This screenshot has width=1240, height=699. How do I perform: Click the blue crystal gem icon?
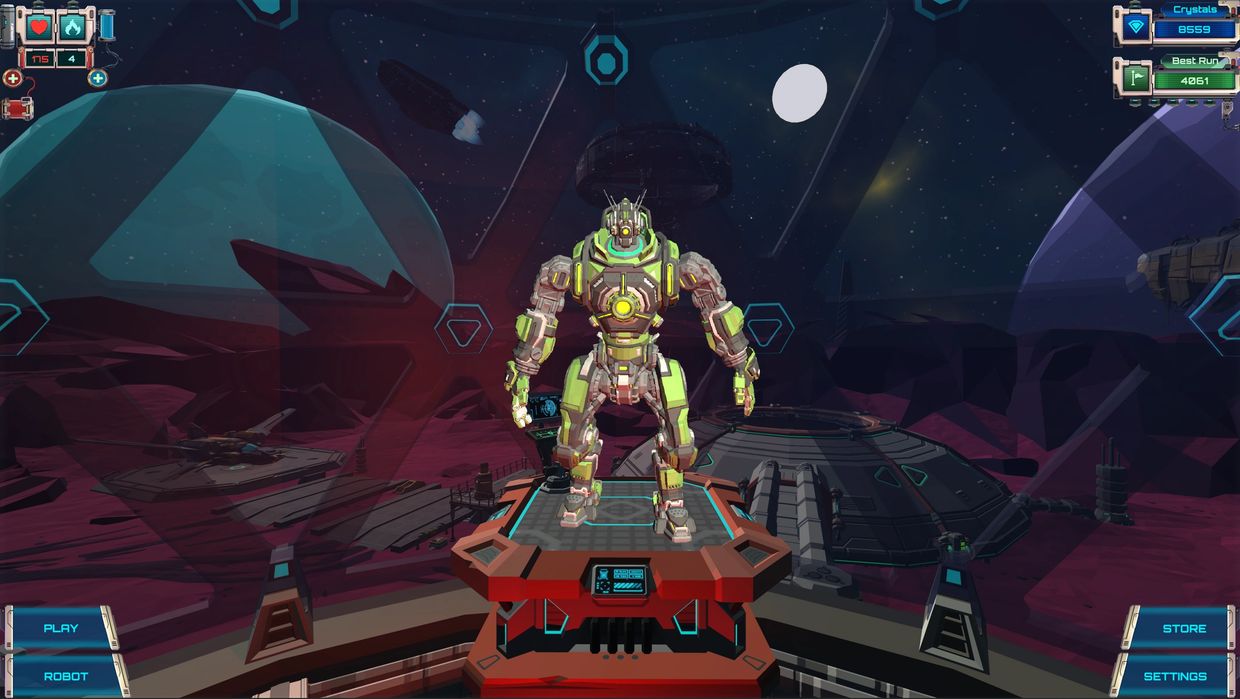click(x=1135, y=28)
